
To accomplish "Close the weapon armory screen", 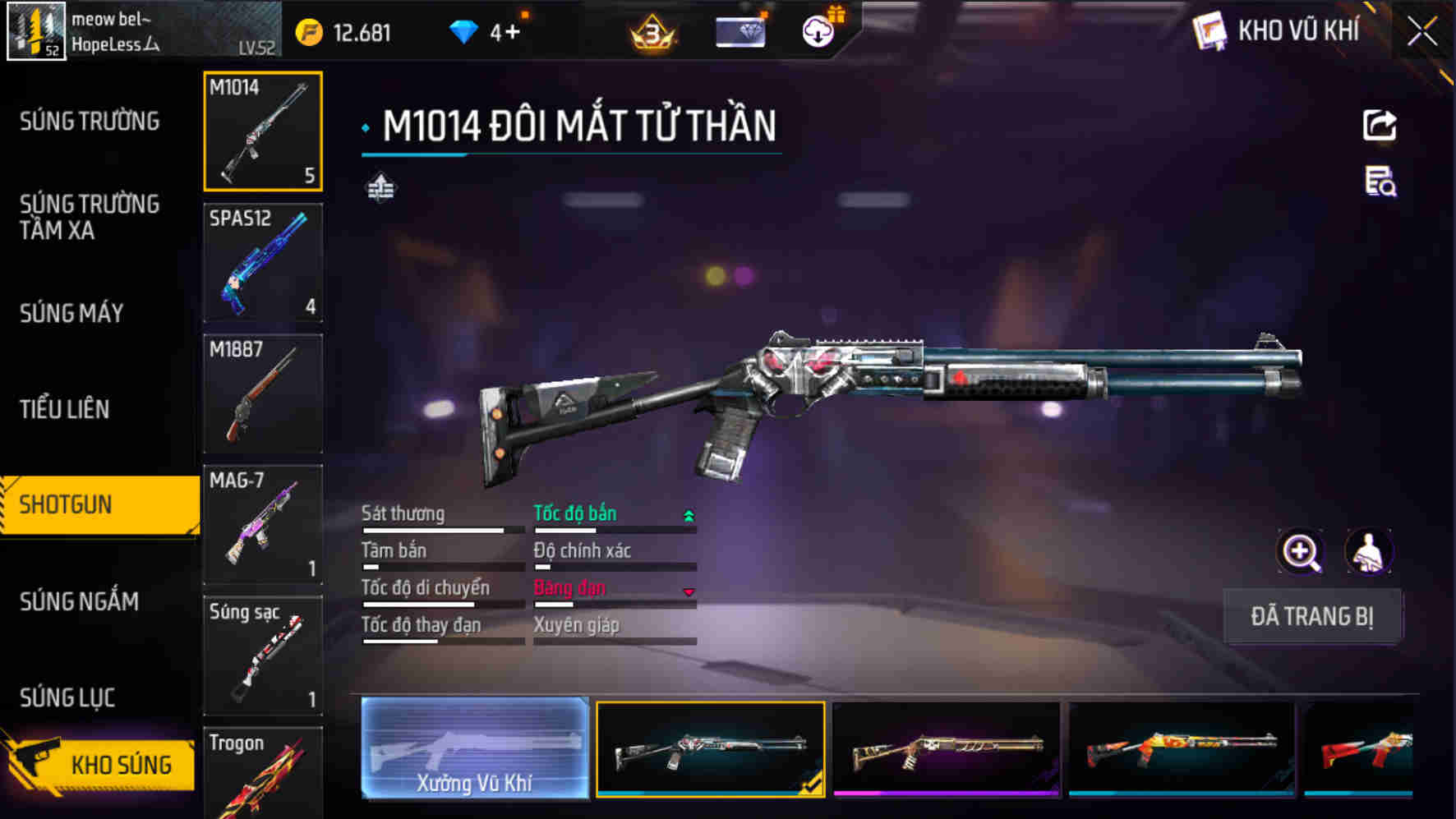I will tap(1422, 32).
